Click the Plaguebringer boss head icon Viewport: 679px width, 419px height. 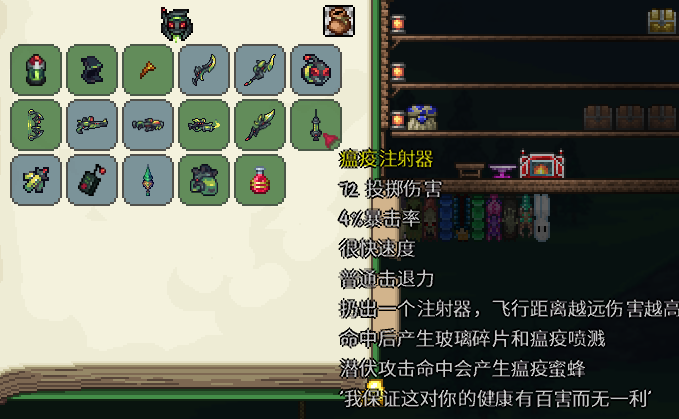[175, 23]
